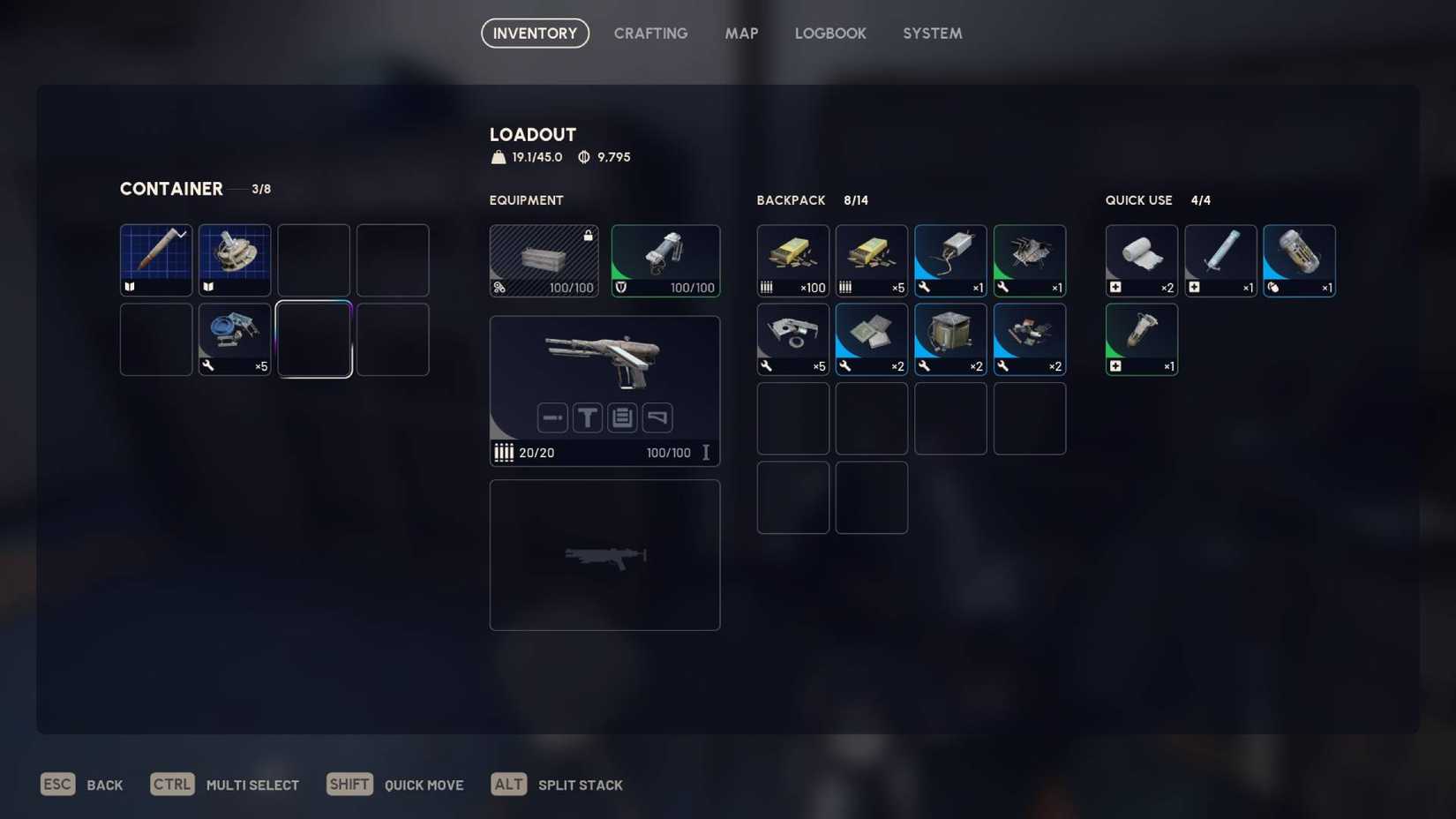Open the ammo clip mod icon on the pistol
The width and height of the screenshot is (1456, 819).
tap(622, 417)
